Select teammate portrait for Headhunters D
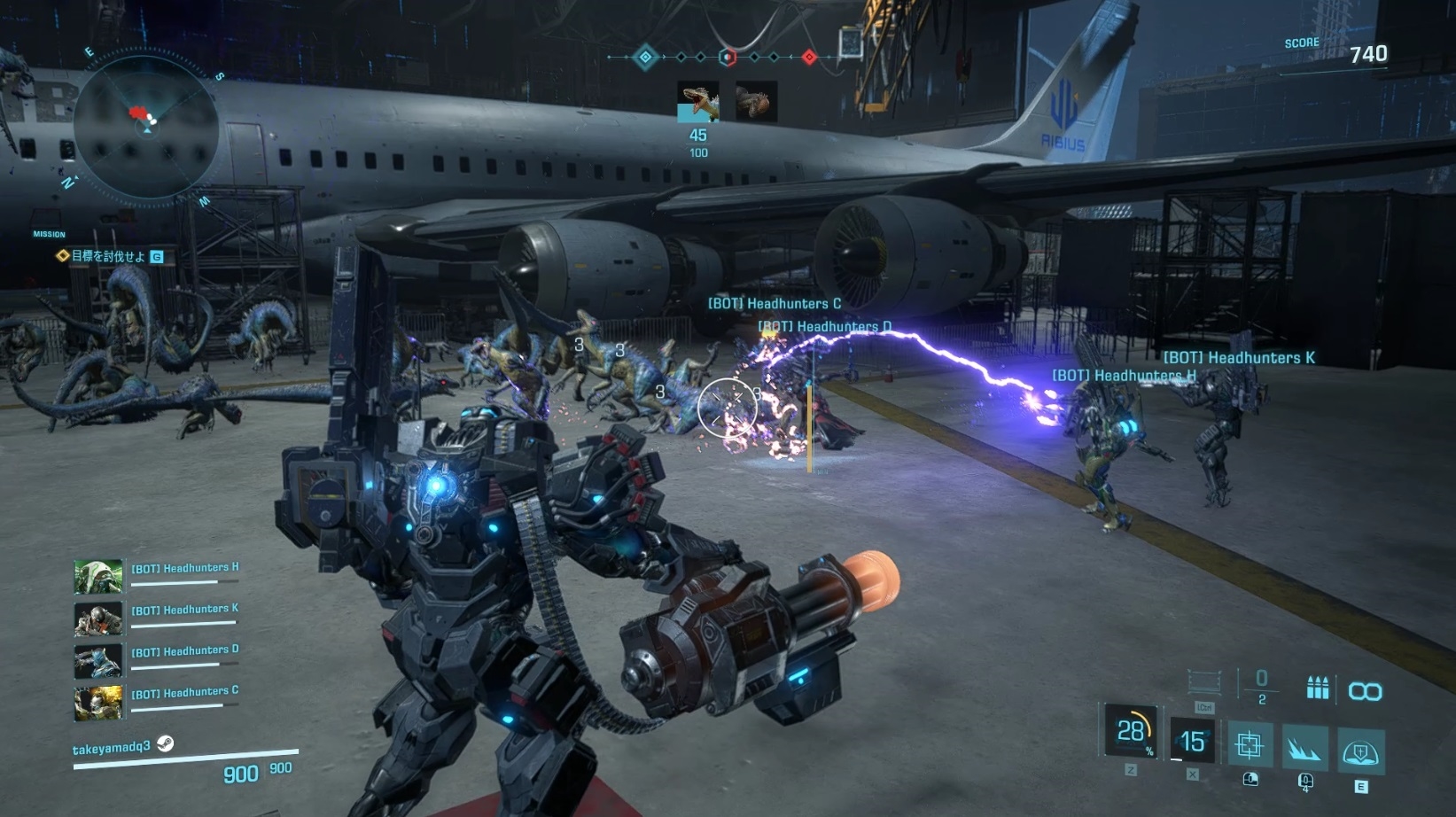This screenshot has width=1456, height=817. click(98, 660)
